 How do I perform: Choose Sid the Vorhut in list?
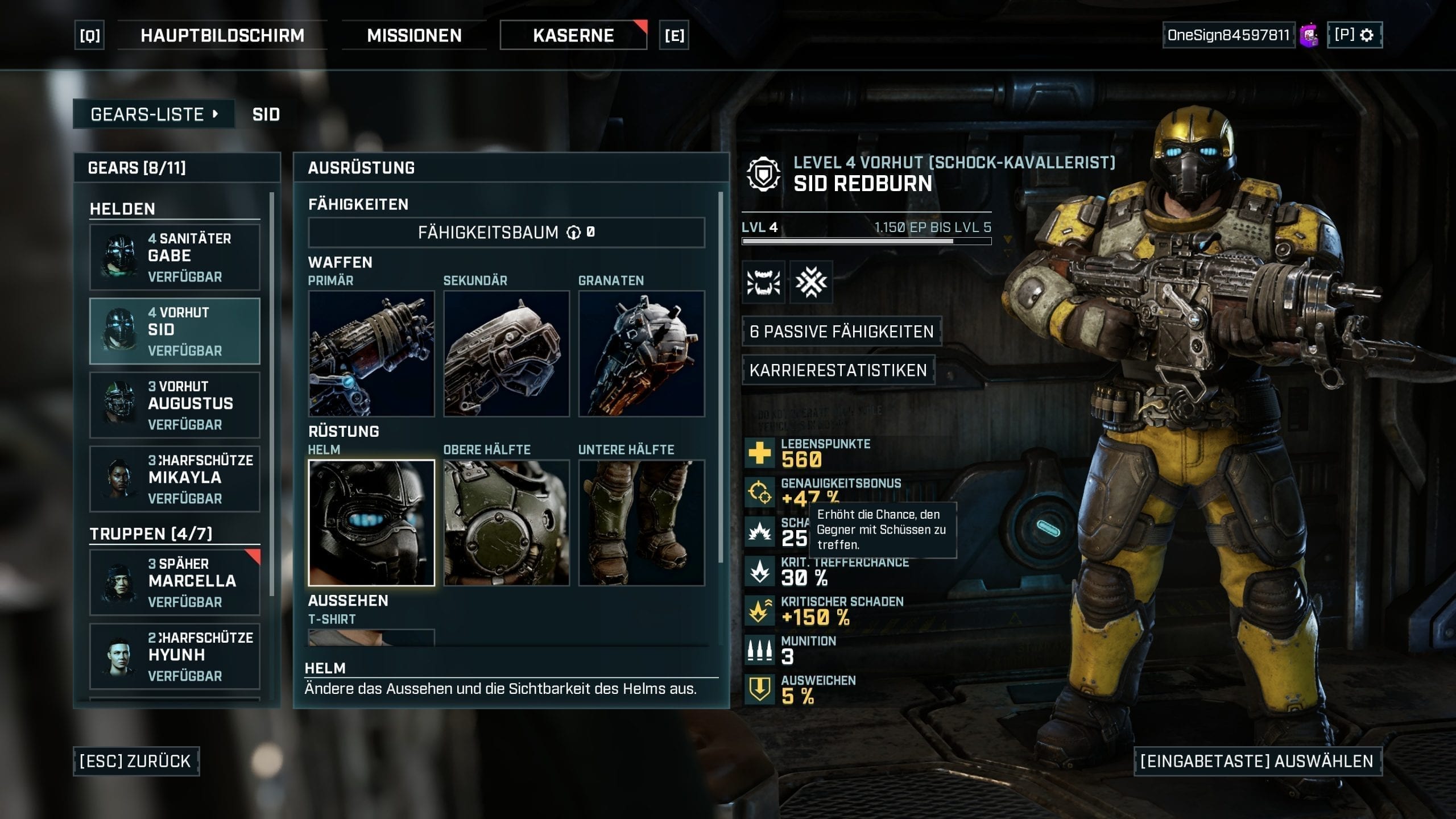[175, 331]
